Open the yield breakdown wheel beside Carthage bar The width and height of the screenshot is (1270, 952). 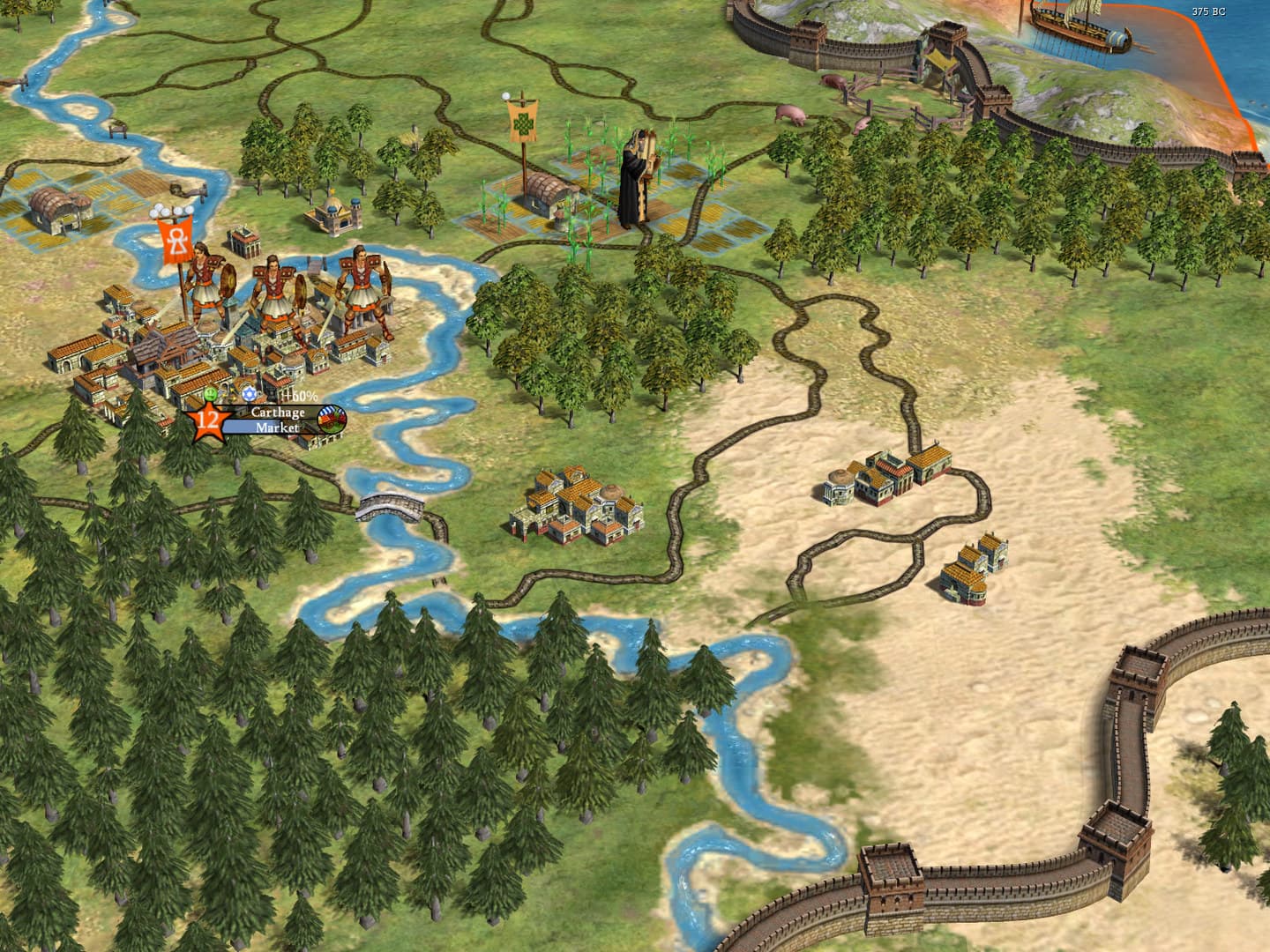pos(331,420)
